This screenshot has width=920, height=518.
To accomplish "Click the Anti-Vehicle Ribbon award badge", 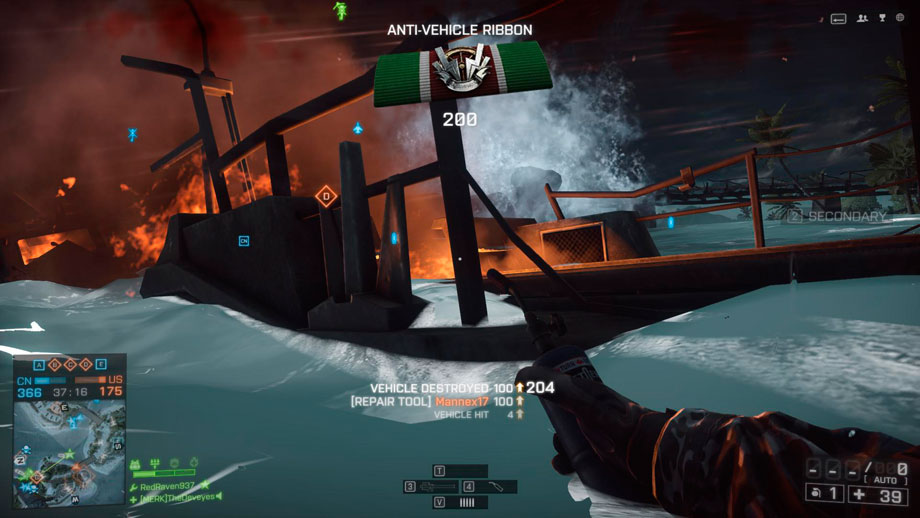I will click(460, 77).
